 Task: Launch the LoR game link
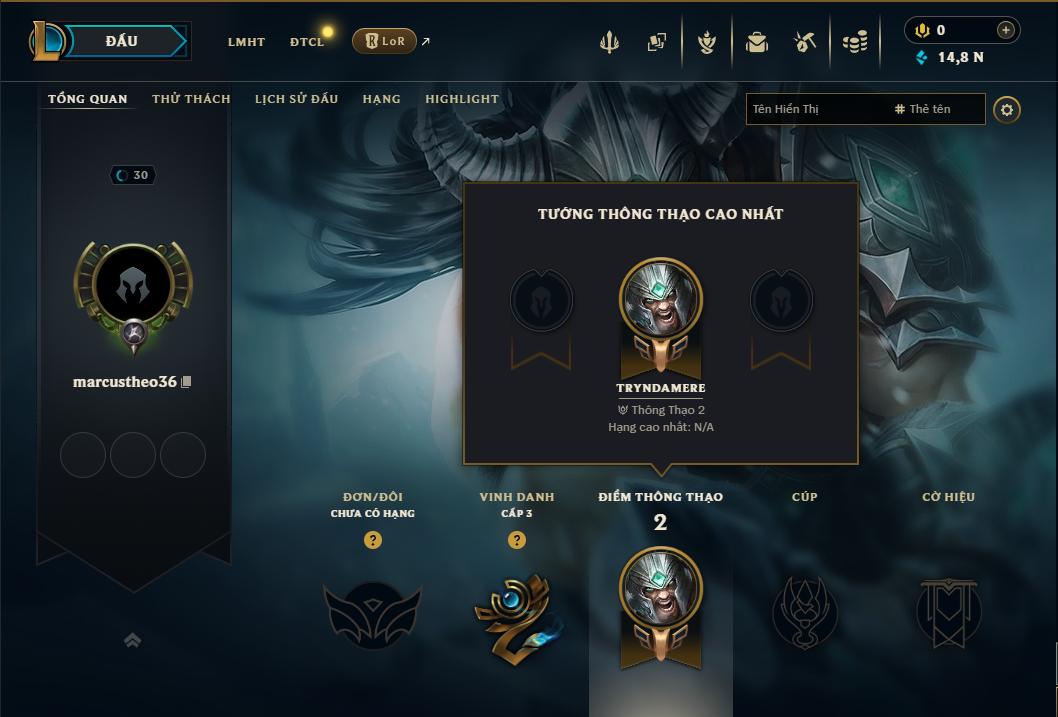coord(385,41)
